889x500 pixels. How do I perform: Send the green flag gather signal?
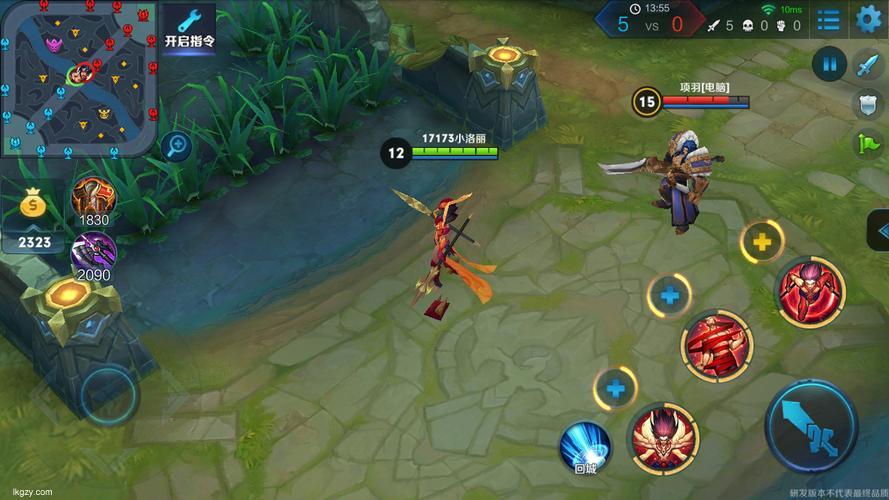[866, 143]
